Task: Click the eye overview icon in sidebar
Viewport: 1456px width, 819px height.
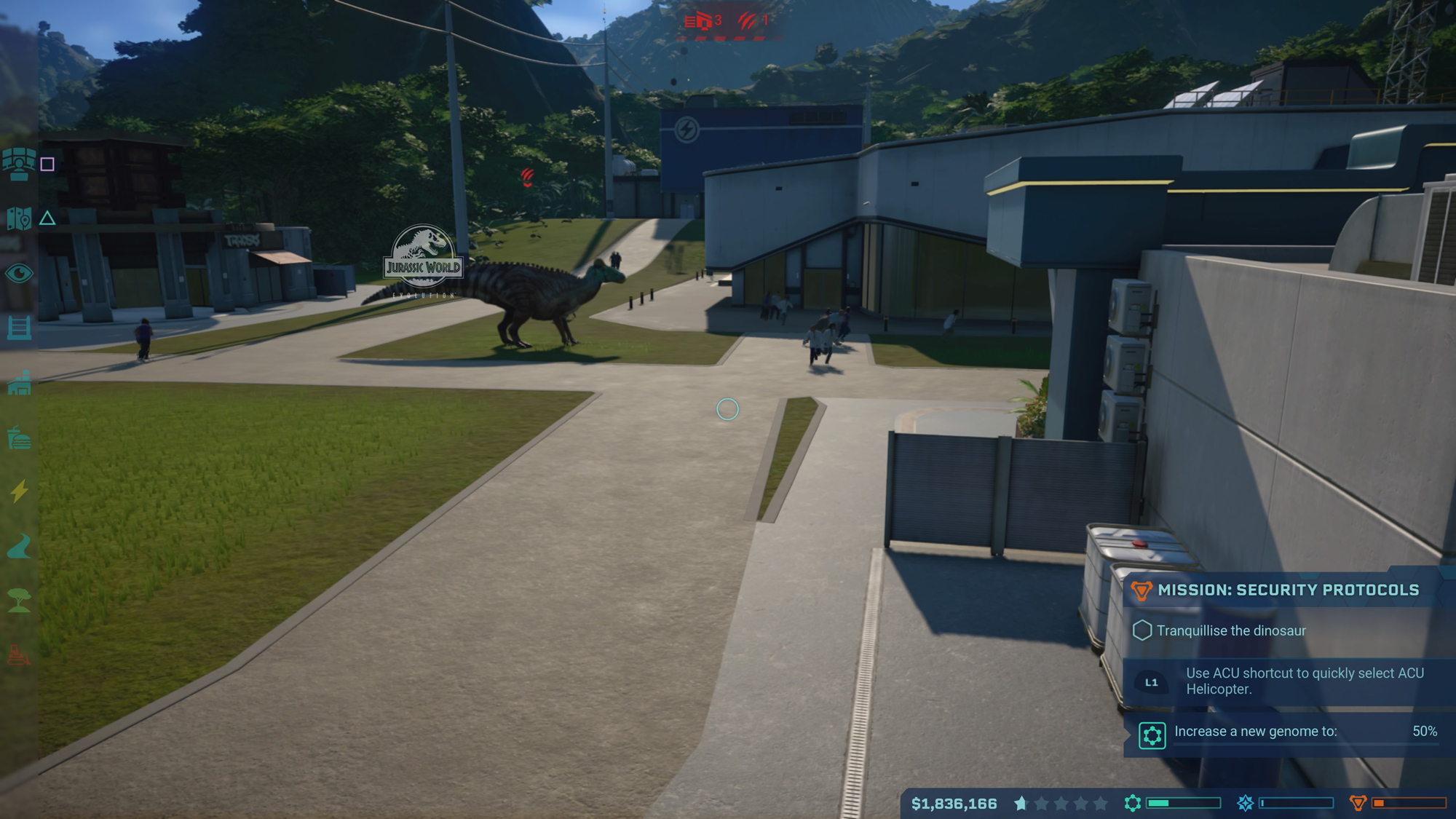Action: point(20,273)
